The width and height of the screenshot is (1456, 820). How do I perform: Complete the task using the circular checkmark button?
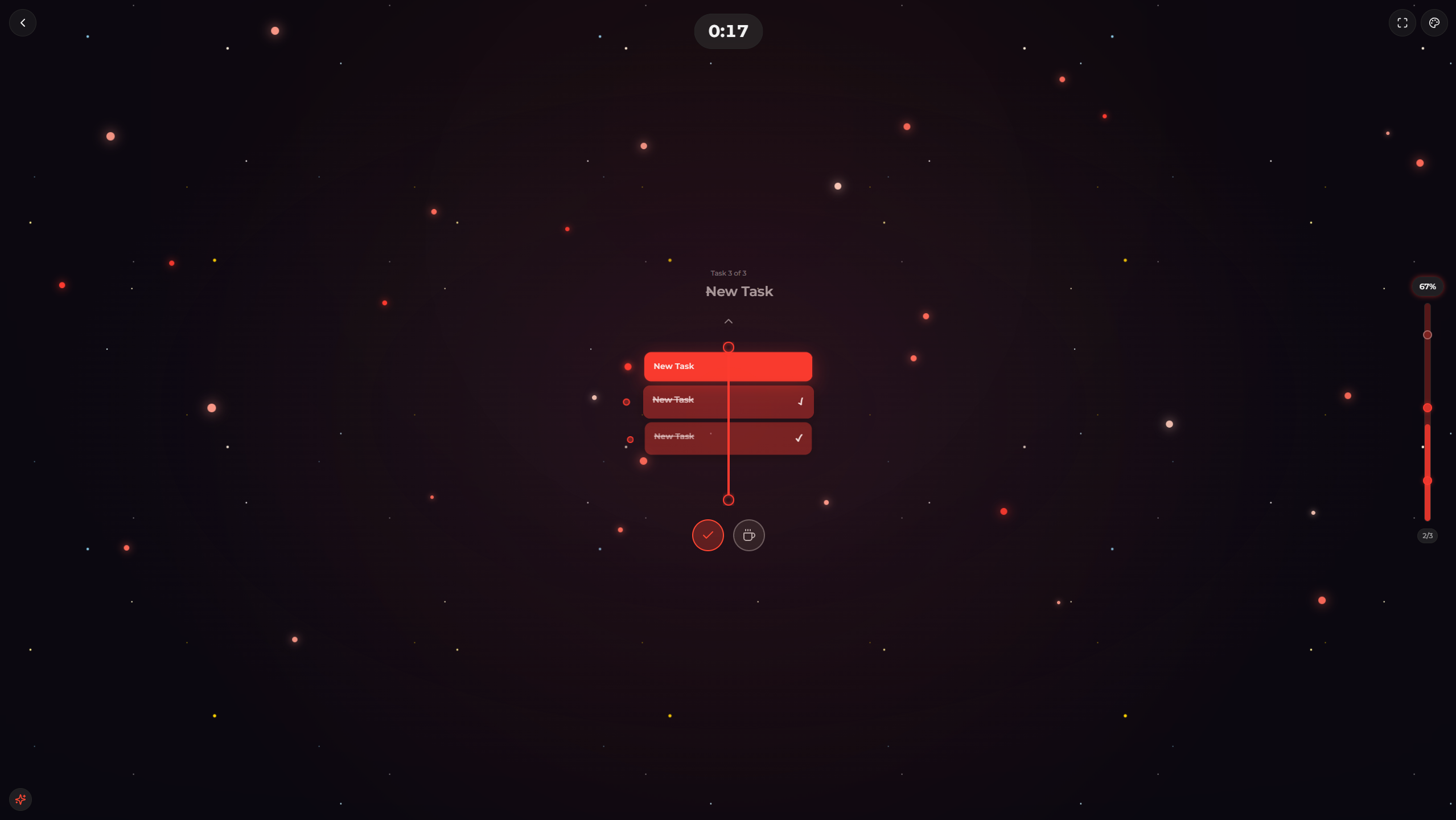[x=708, y=535]
